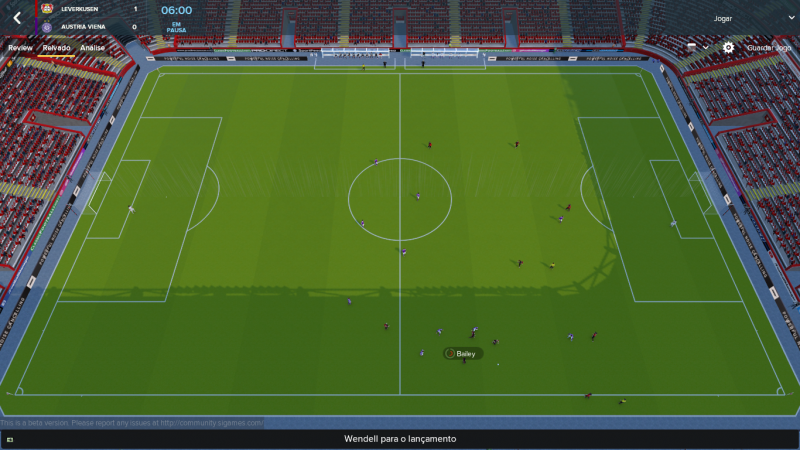This screenshot has height=450, width=800.
Task: Go back with the arrow button
Action: (17, 17)
